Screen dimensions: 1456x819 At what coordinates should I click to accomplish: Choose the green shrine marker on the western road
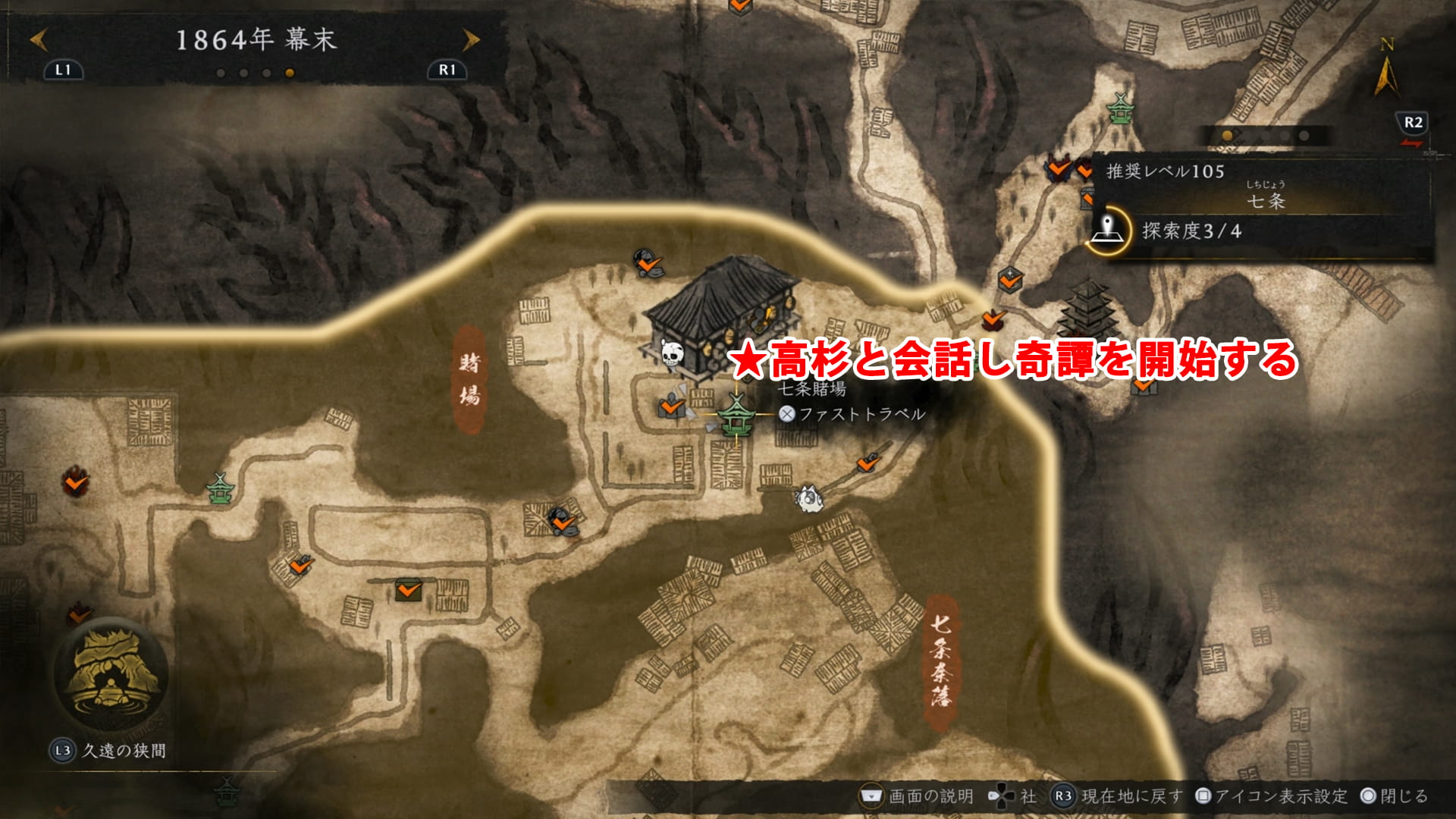(220, 488)
